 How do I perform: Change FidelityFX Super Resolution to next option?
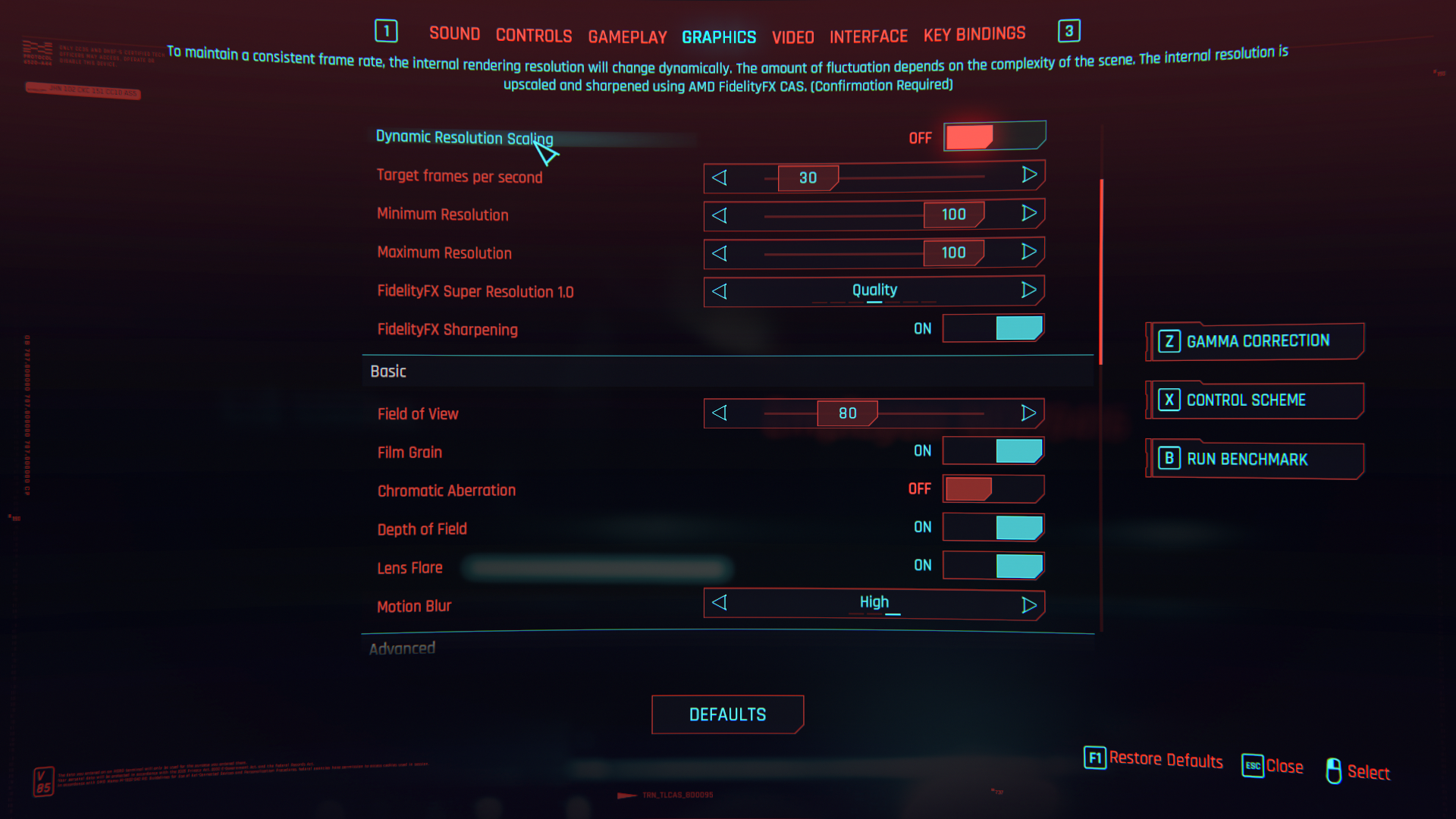point(1028,290)
